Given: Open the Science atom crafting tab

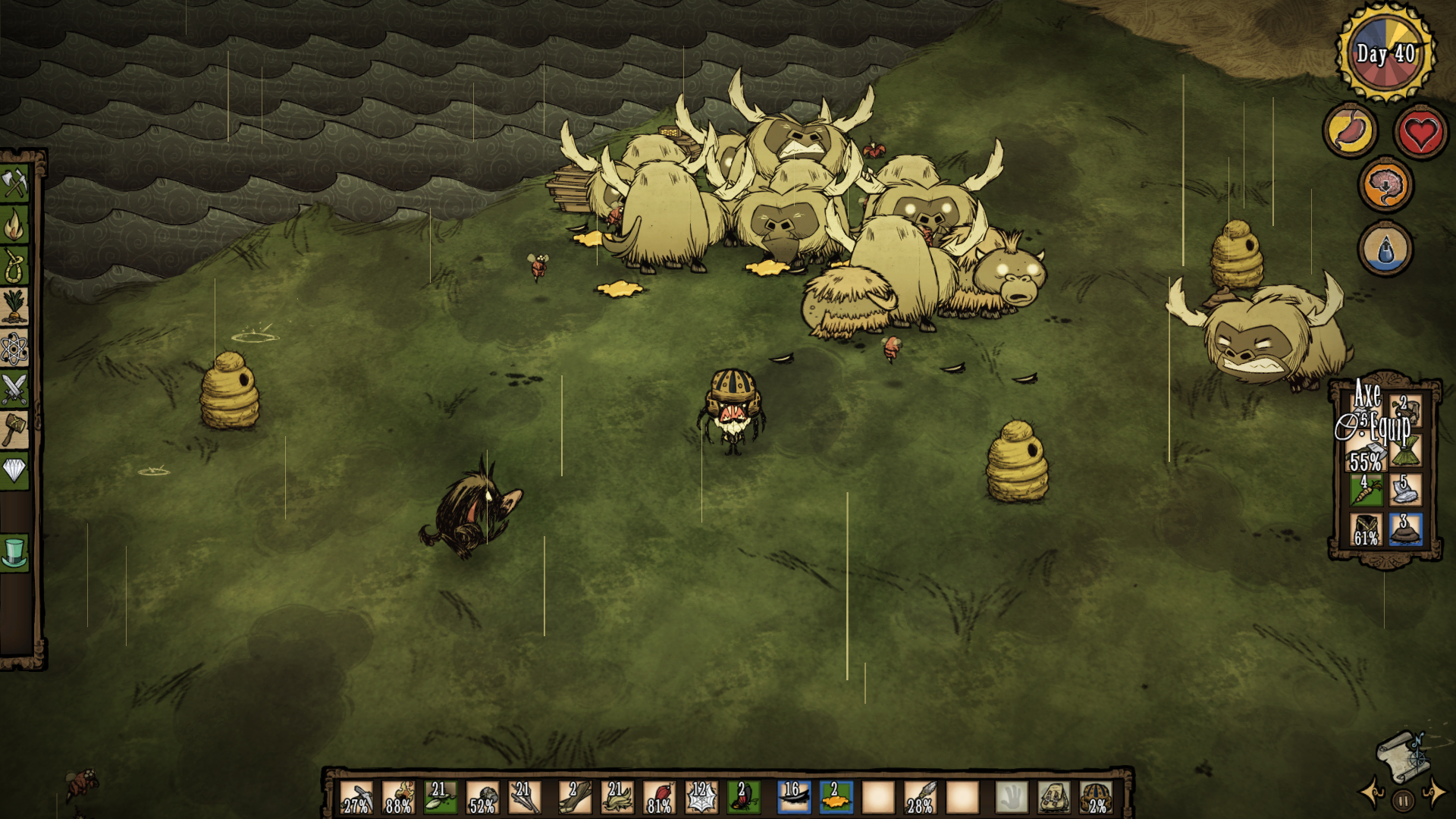Looking at the screenshot, I should click(15, 348).
